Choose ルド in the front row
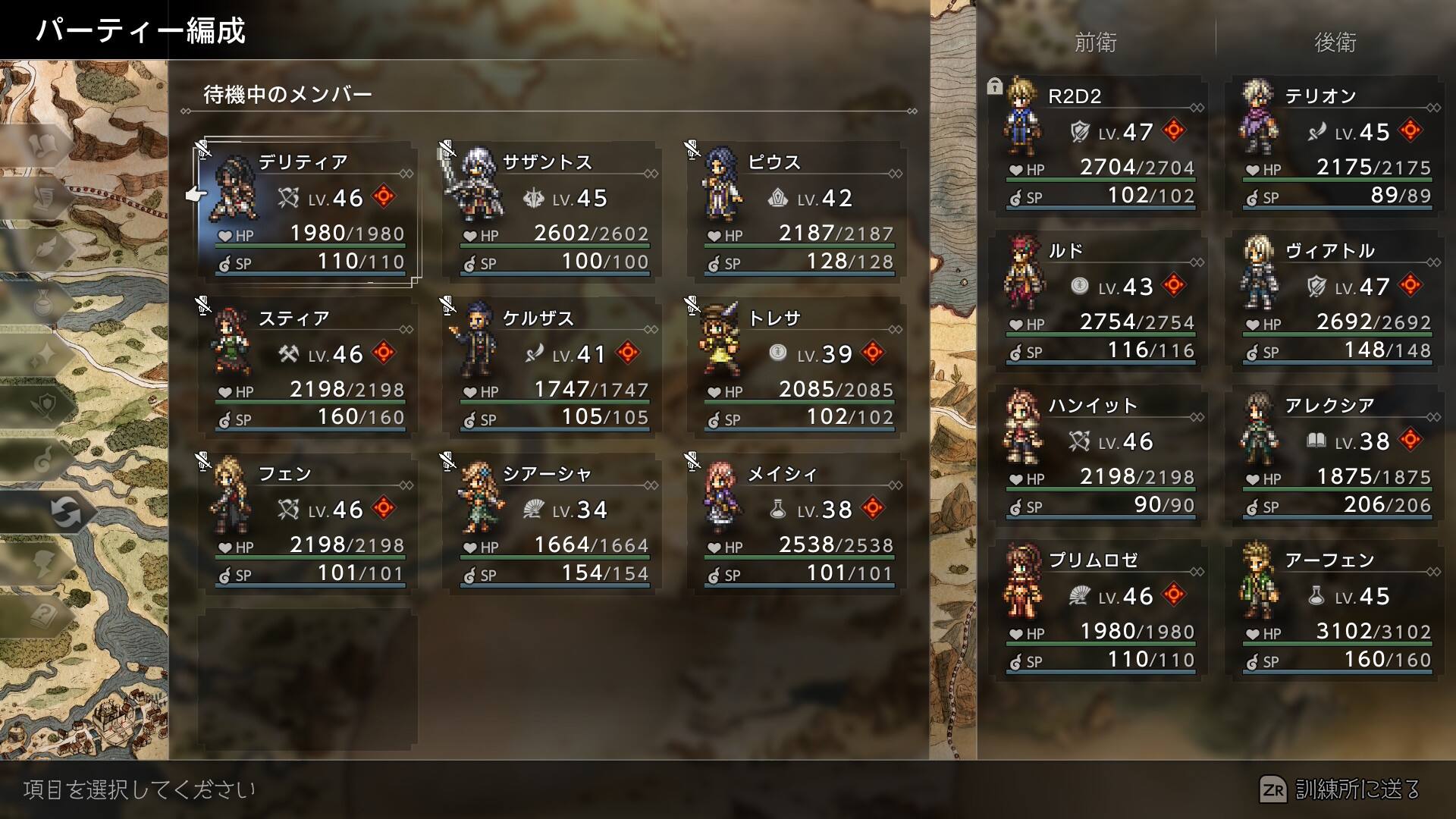 click(1100, 300)
